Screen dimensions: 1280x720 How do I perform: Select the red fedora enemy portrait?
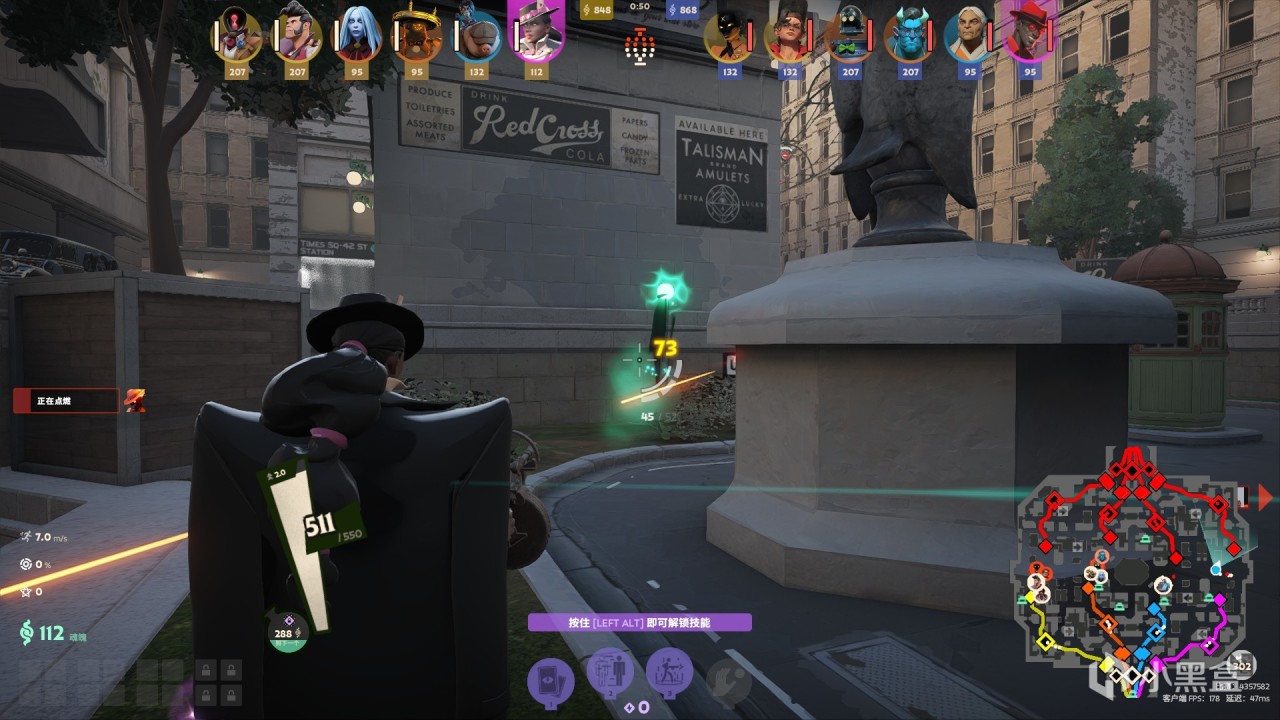(1030, 36)
